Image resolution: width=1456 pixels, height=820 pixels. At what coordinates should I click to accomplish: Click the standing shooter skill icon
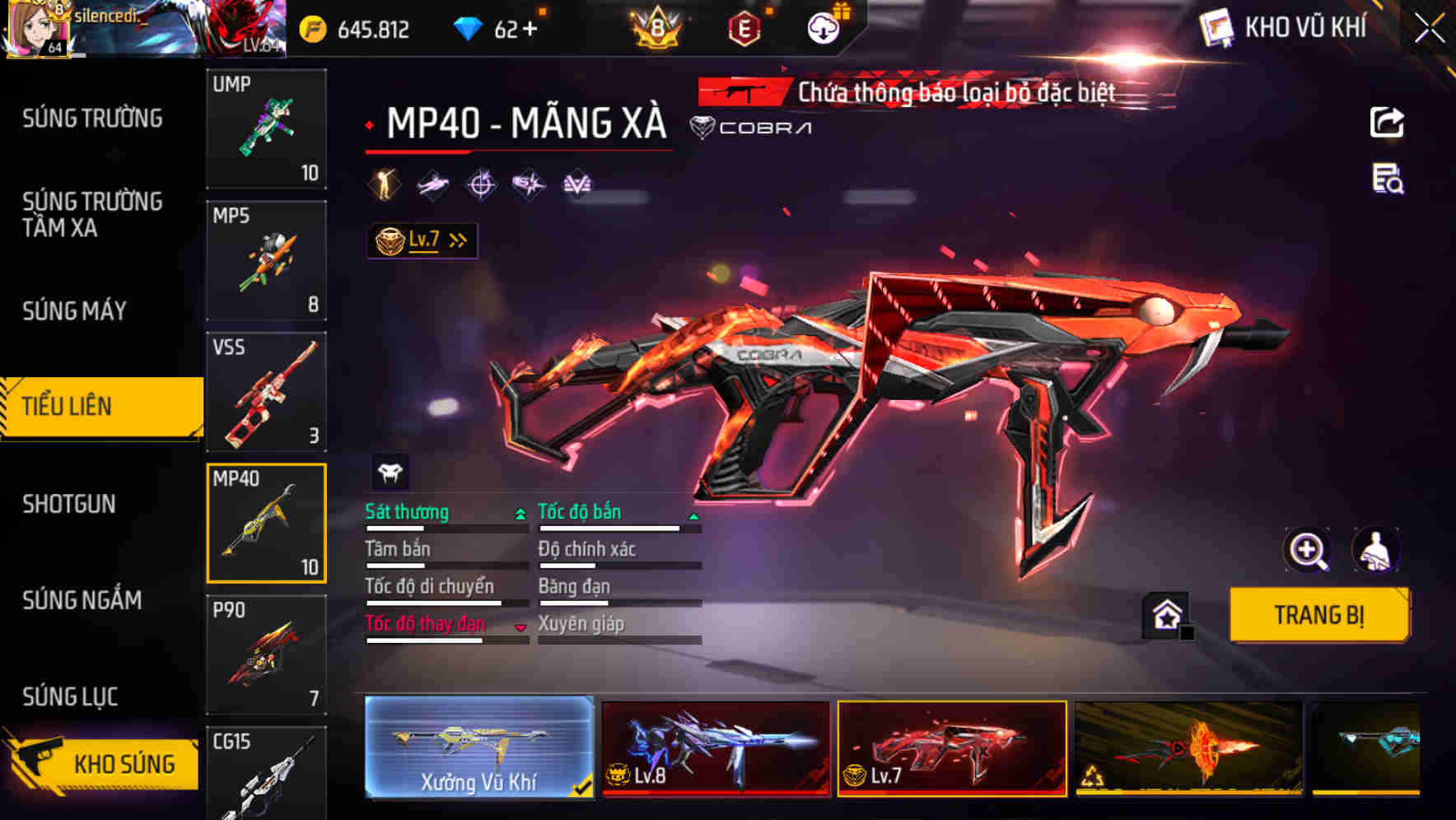(x=385, y=184)
